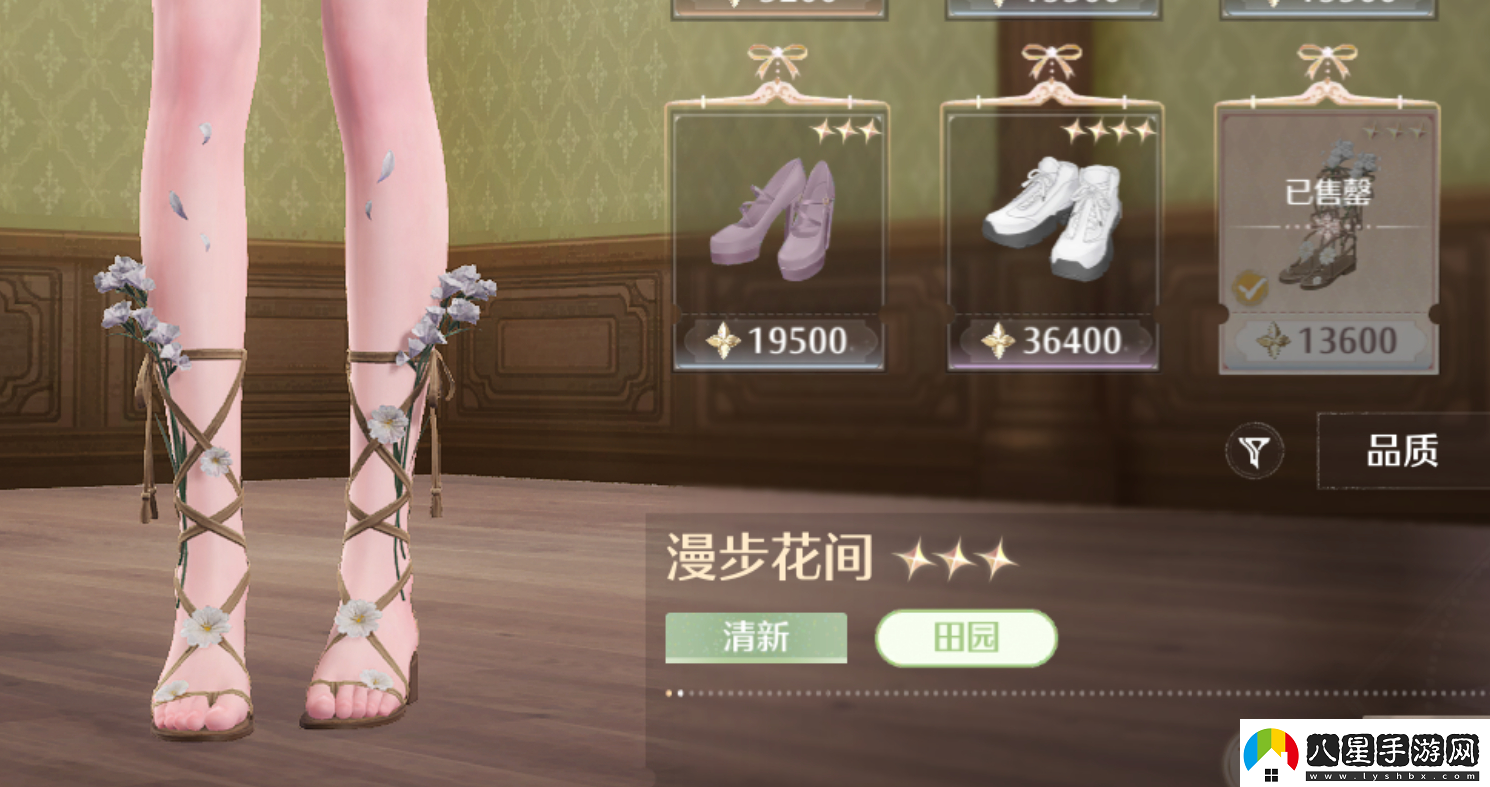Image resolution: width=1490 pixels, height=787 pixels.
Task: Select the 田园 style tag
Action: click(x=966, y=637)
